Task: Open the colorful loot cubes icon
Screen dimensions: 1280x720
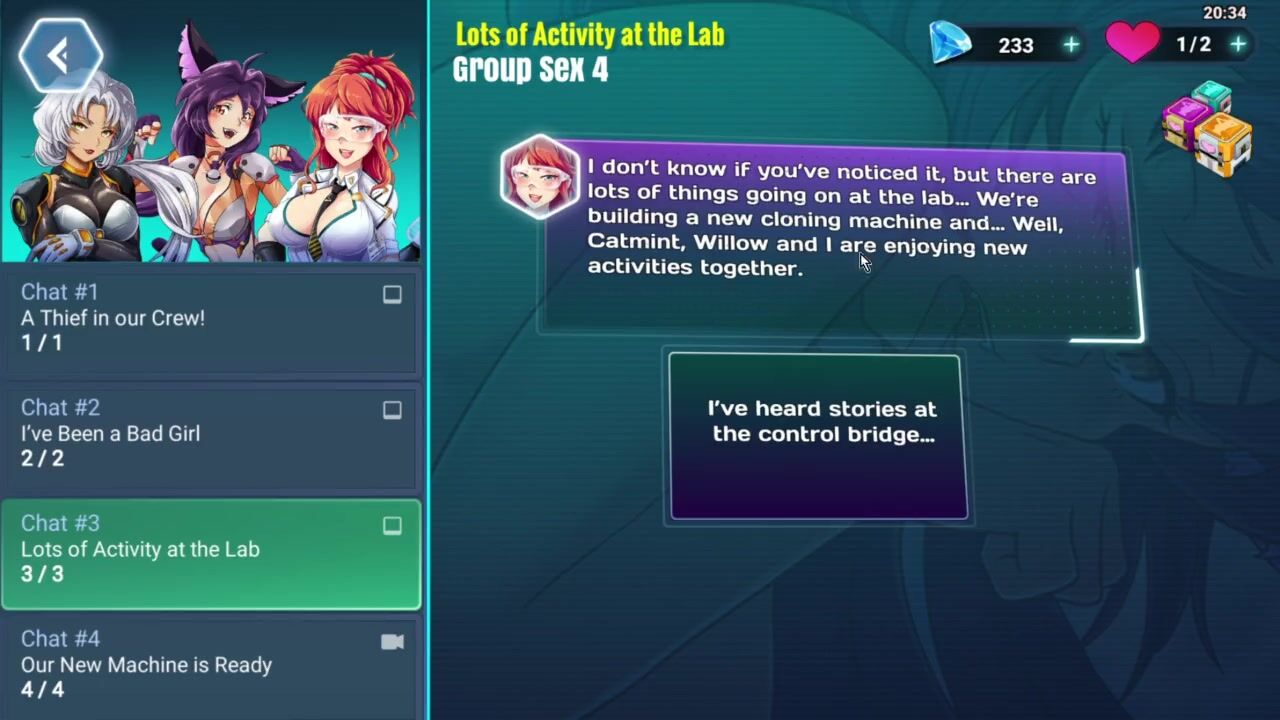Action: pyautogui.click(x=1207, y=130)
